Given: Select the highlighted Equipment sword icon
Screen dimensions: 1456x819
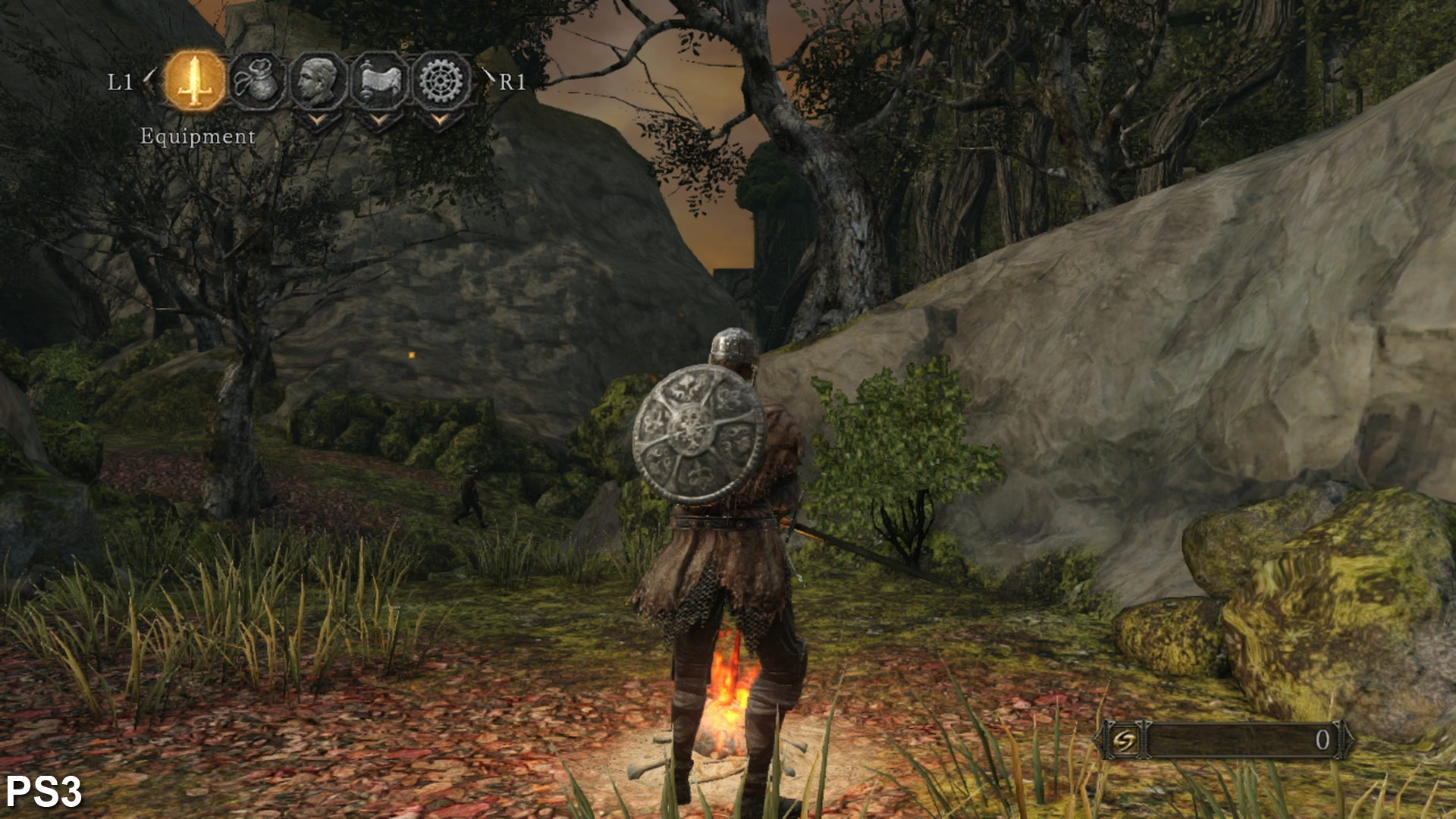Looking at the screenshot, I should [x=195, y=80].
